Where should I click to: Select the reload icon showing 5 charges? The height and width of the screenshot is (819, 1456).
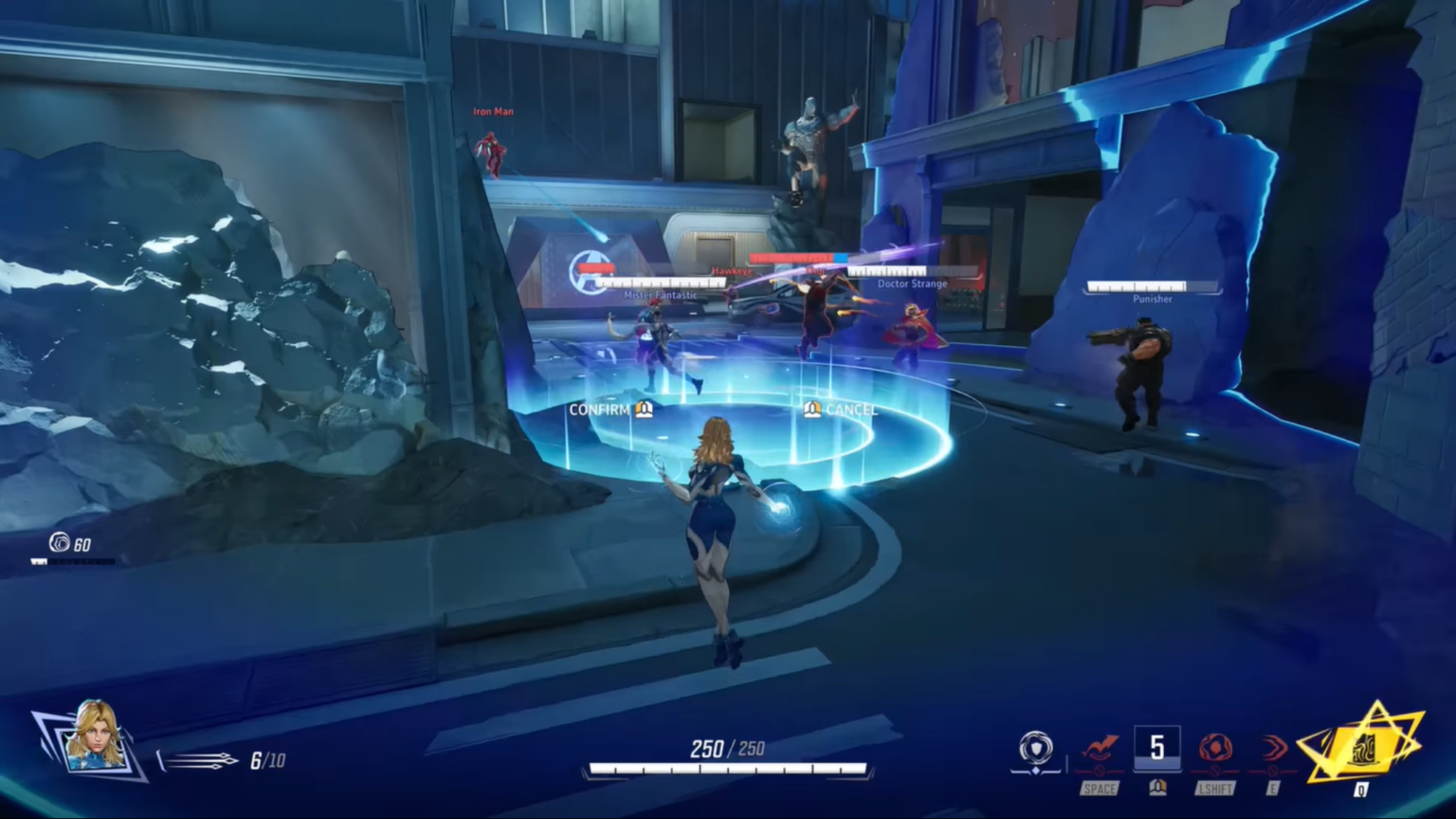1157,748
